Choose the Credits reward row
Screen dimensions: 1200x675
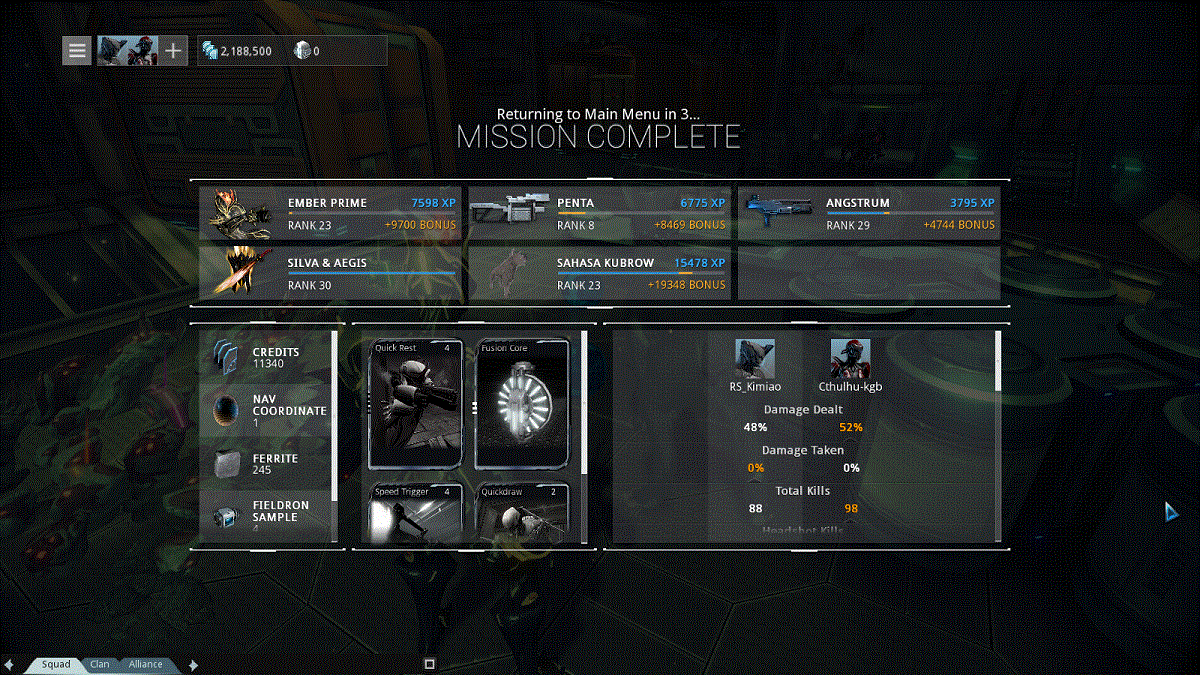pos(266,358)
